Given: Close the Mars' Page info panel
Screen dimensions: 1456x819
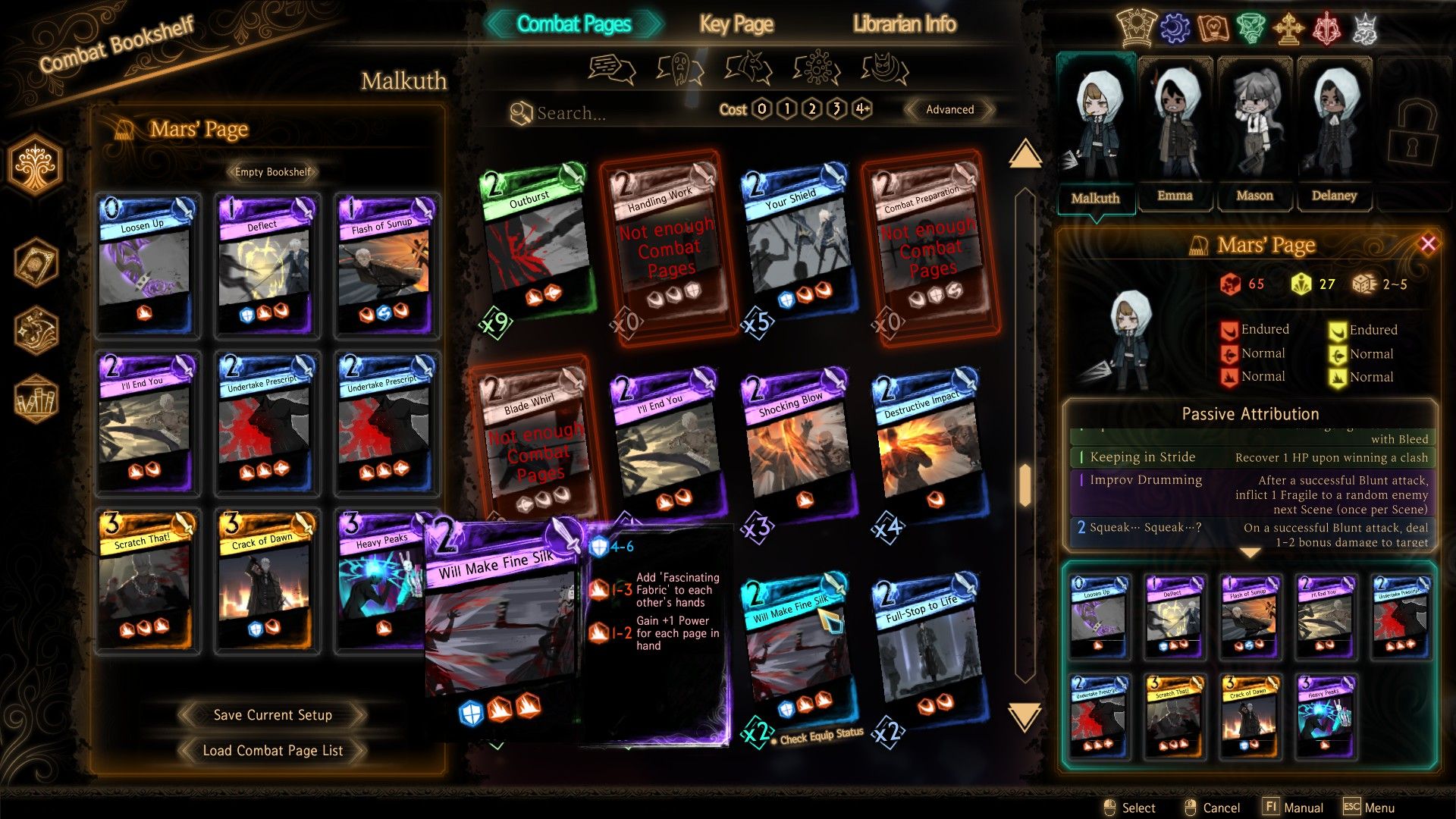Looking at the screenshot, I should coord(1428,243).
